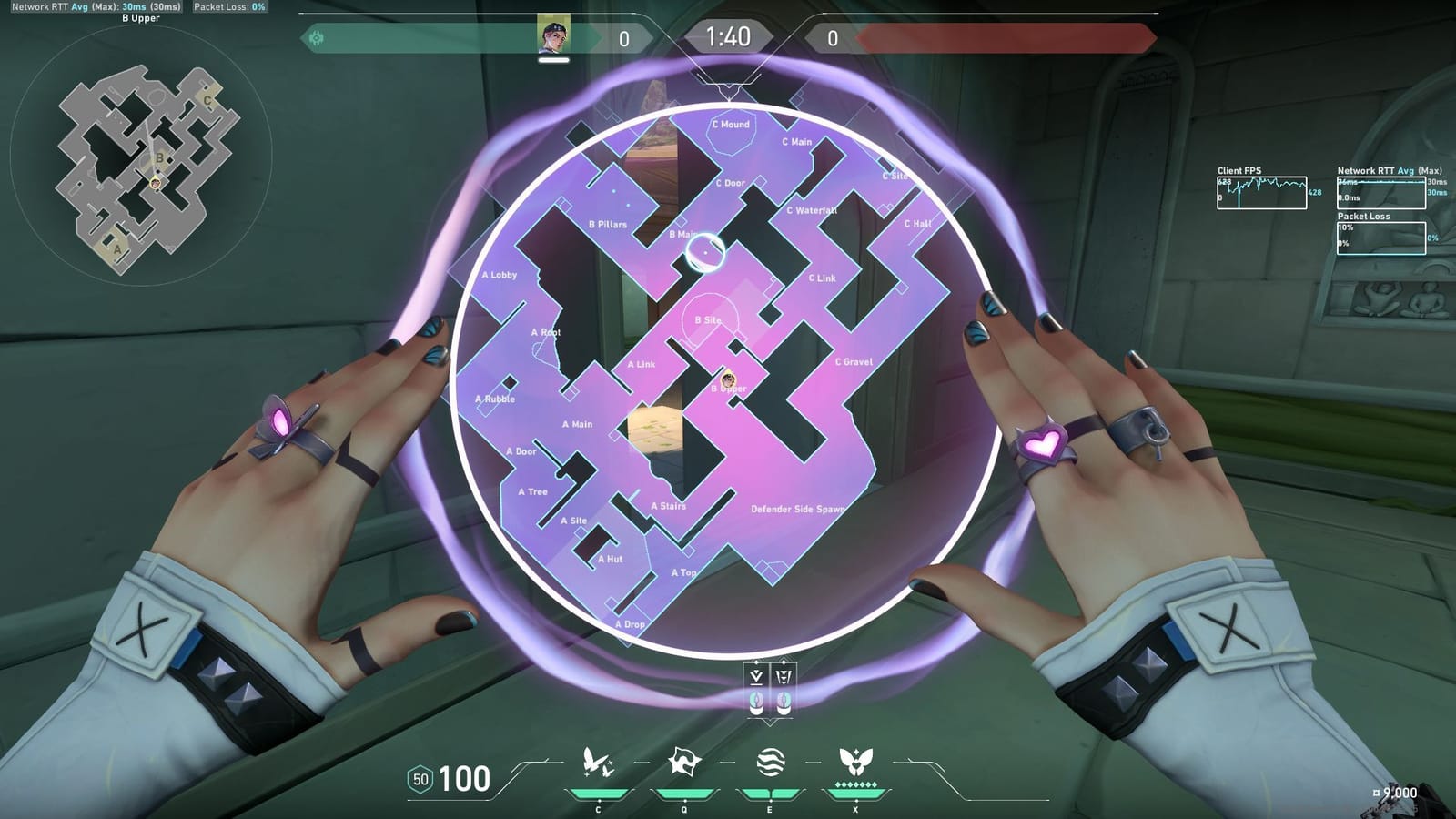Click the Packet Loss percentage bar

pos(1380,238)
